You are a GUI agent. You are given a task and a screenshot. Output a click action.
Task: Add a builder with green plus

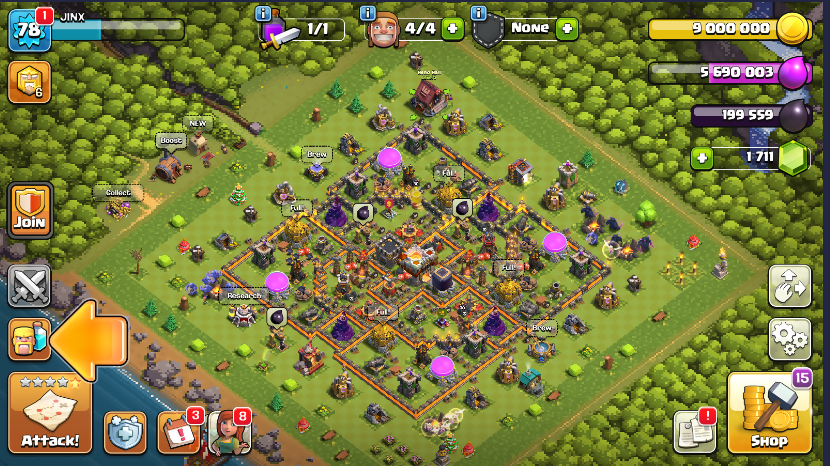[452, 29]
